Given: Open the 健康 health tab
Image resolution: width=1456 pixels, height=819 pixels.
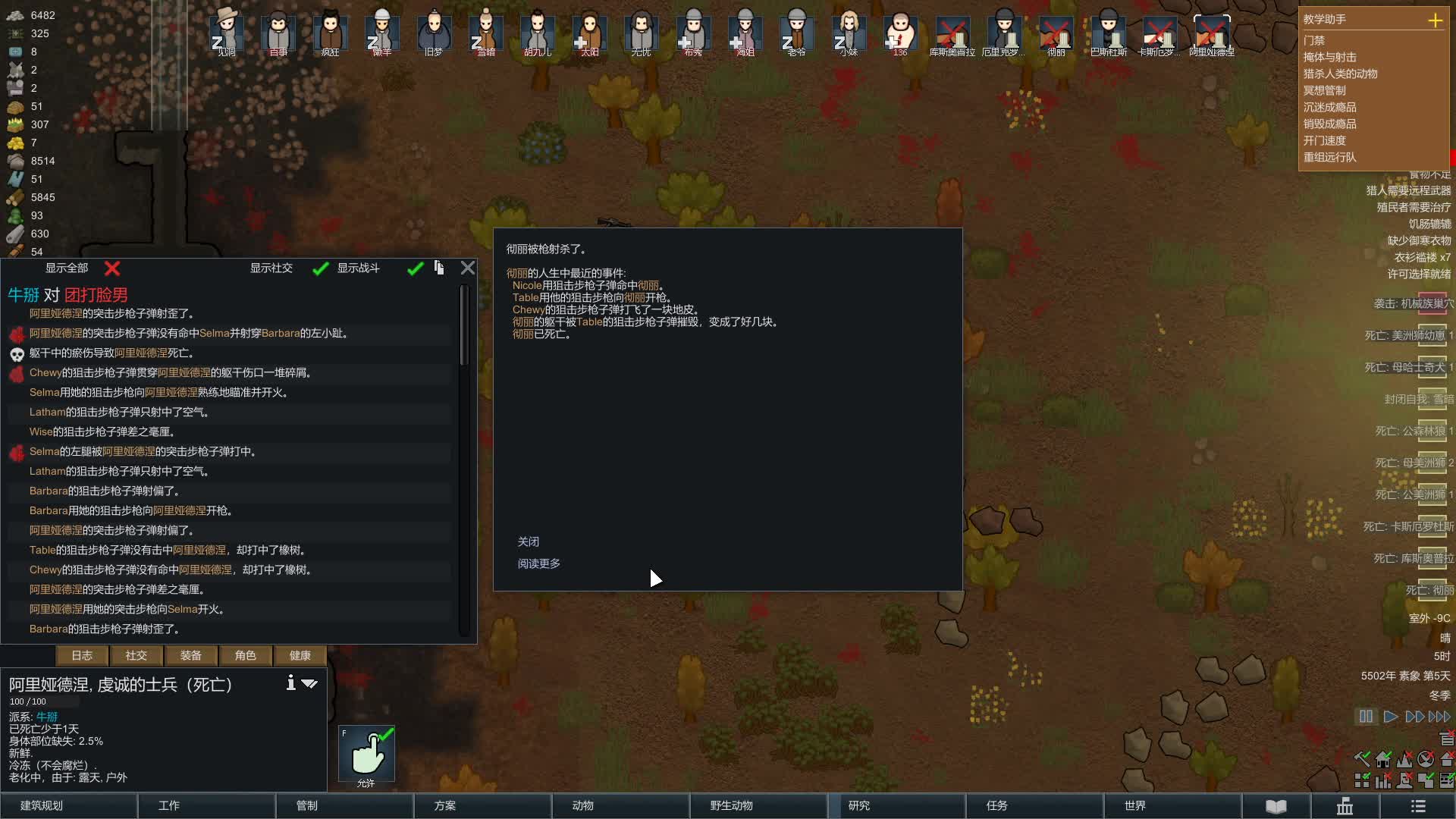Looking at the screenshot, I should [x=300, y=655].
